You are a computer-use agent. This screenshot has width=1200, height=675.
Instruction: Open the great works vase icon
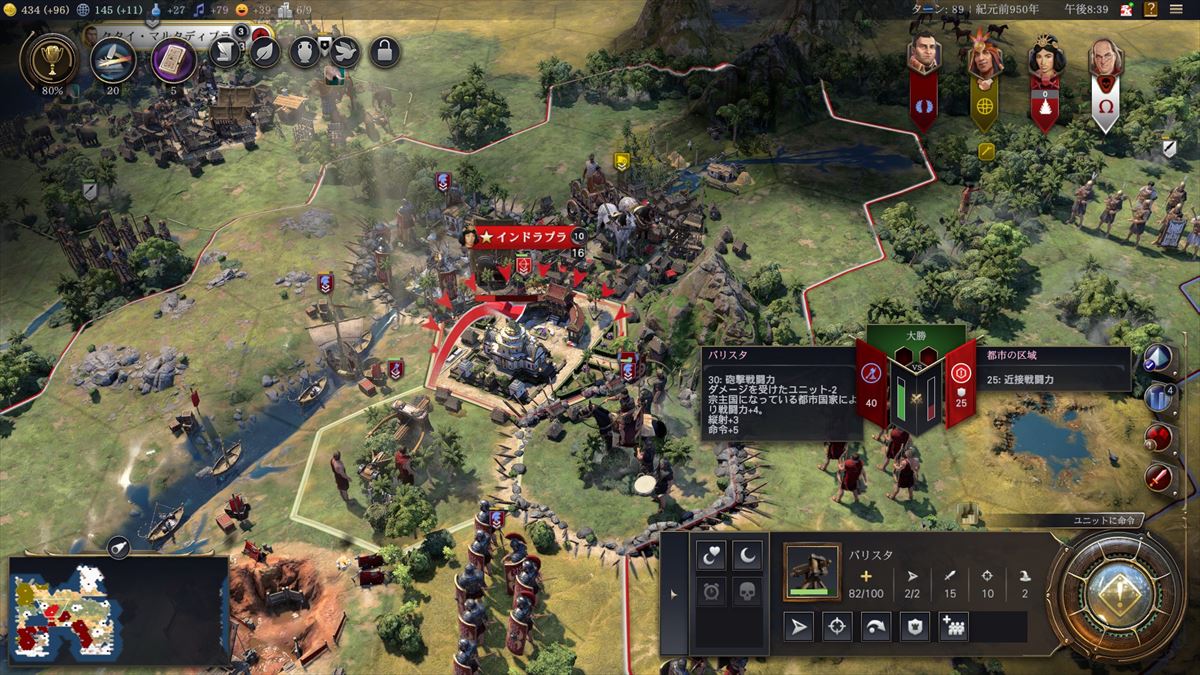point(304,52)
